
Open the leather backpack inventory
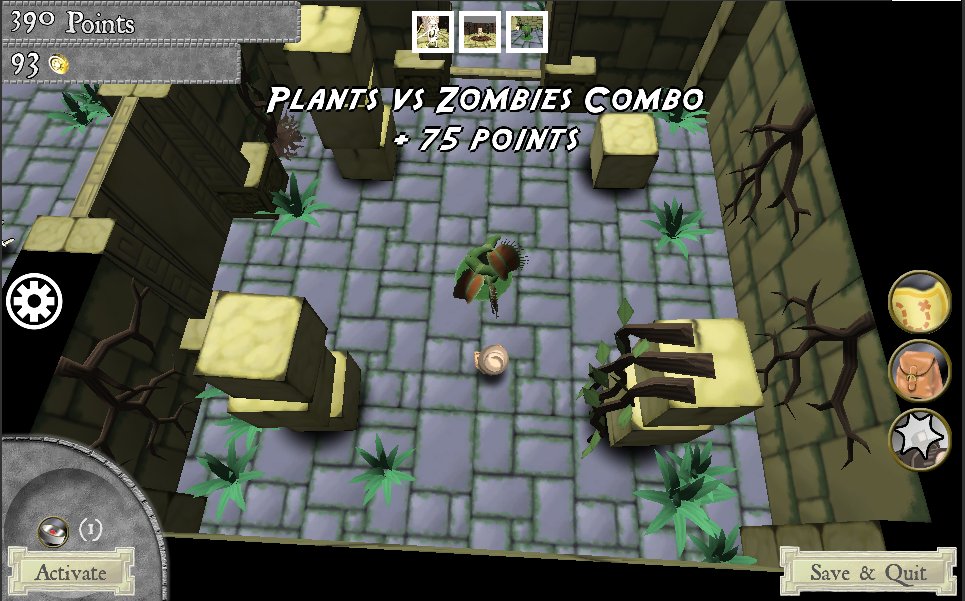(x=919, y=370)
